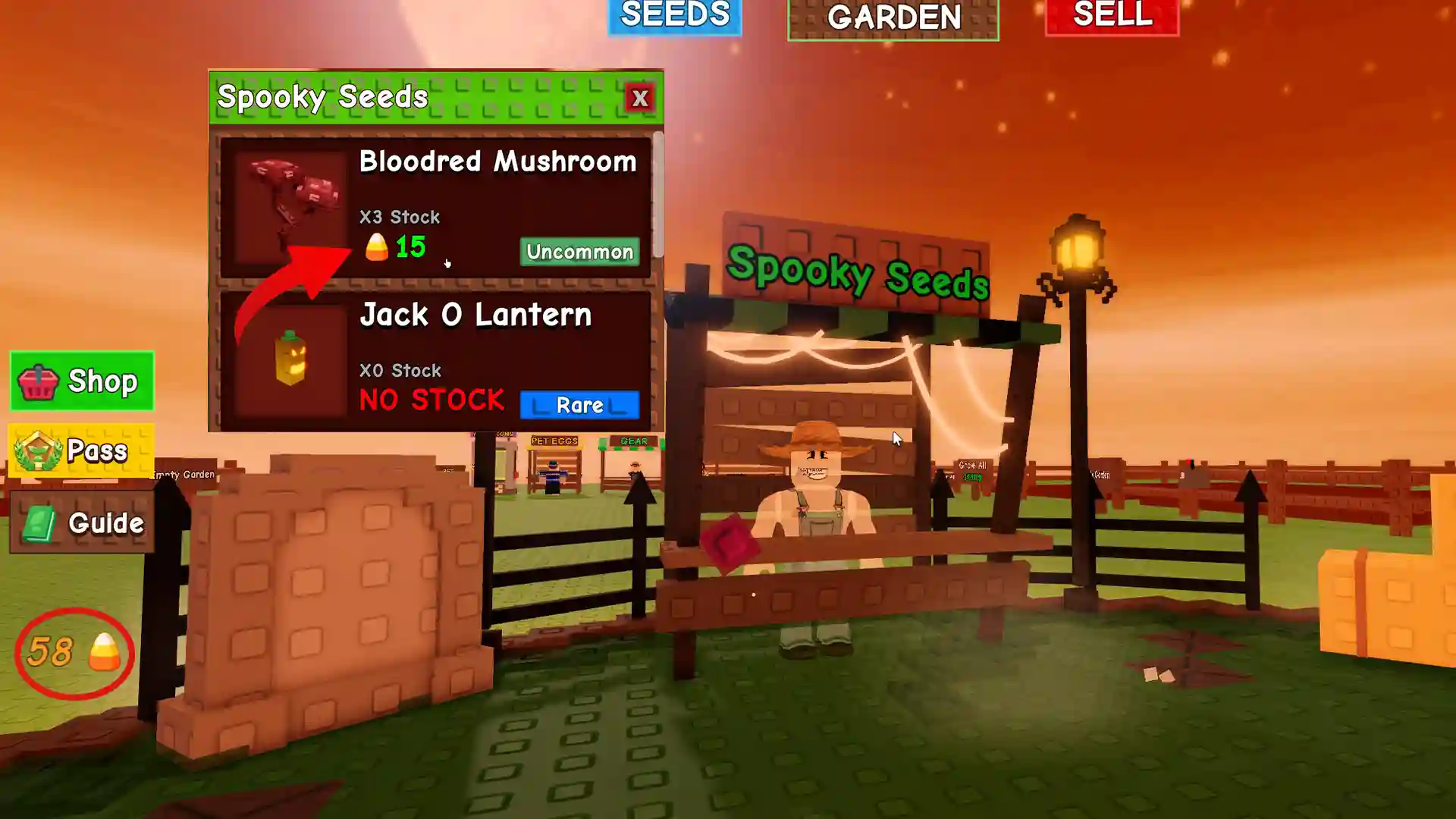Open the Pass menu
Image resolution: width=1456 pixels, height=819 pixels.
tap(81, 450)
